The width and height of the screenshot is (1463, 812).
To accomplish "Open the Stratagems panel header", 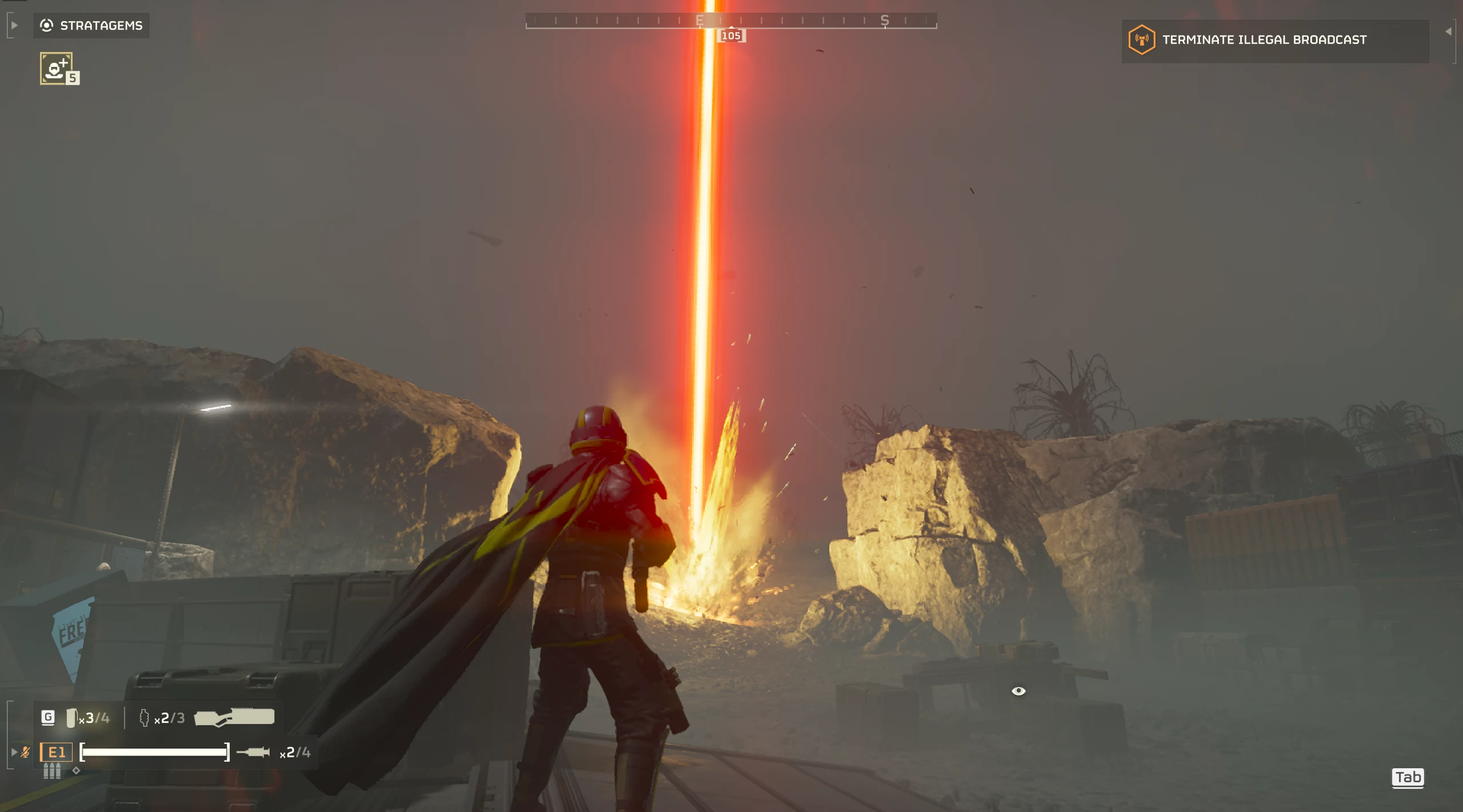I will pos(91,26).
